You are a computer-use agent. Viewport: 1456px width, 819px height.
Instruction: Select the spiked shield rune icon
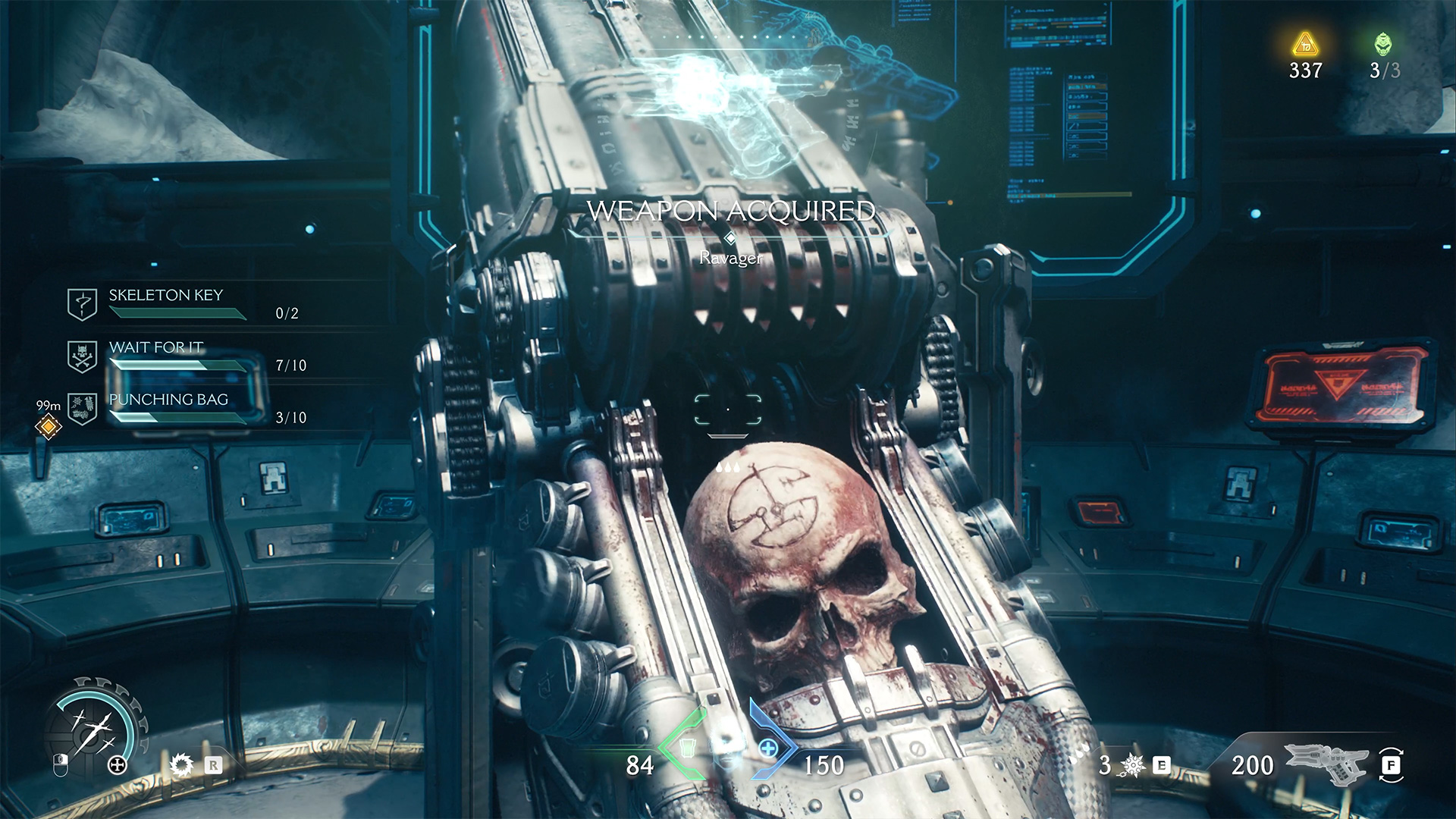click(1132, 765)
